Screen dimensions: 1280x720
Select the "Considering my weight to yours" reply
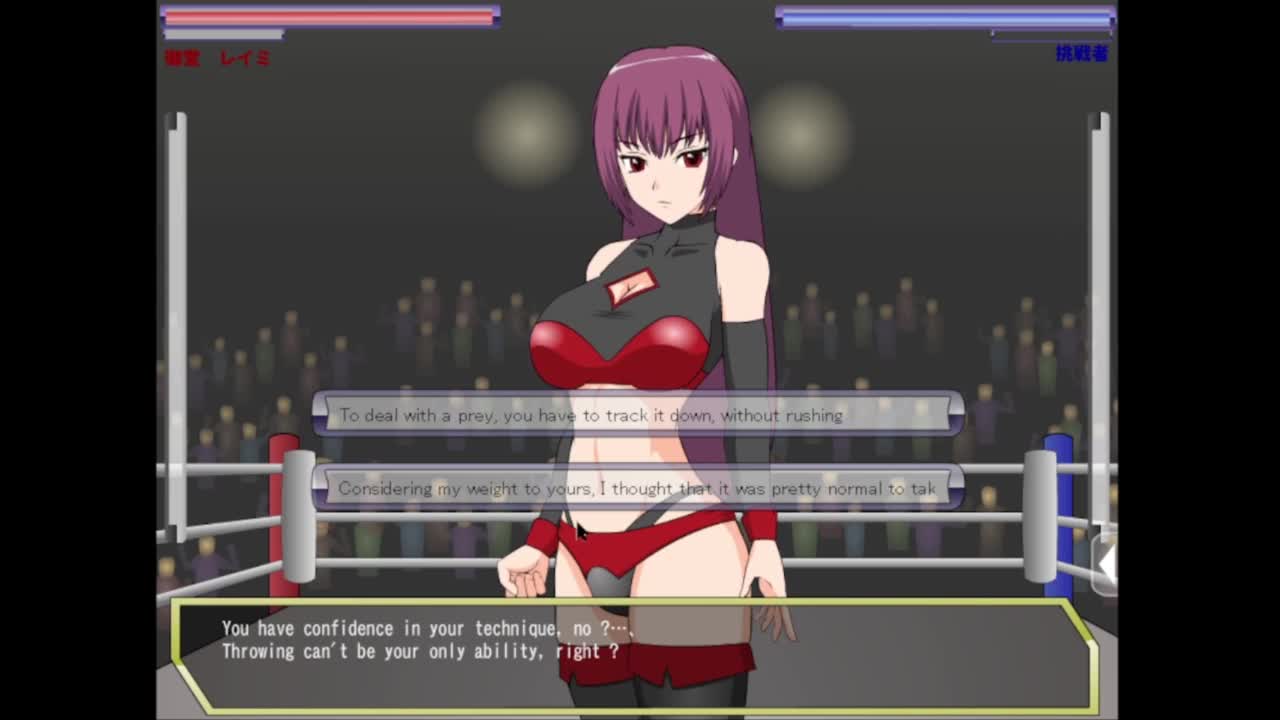(x=638, y=488)
